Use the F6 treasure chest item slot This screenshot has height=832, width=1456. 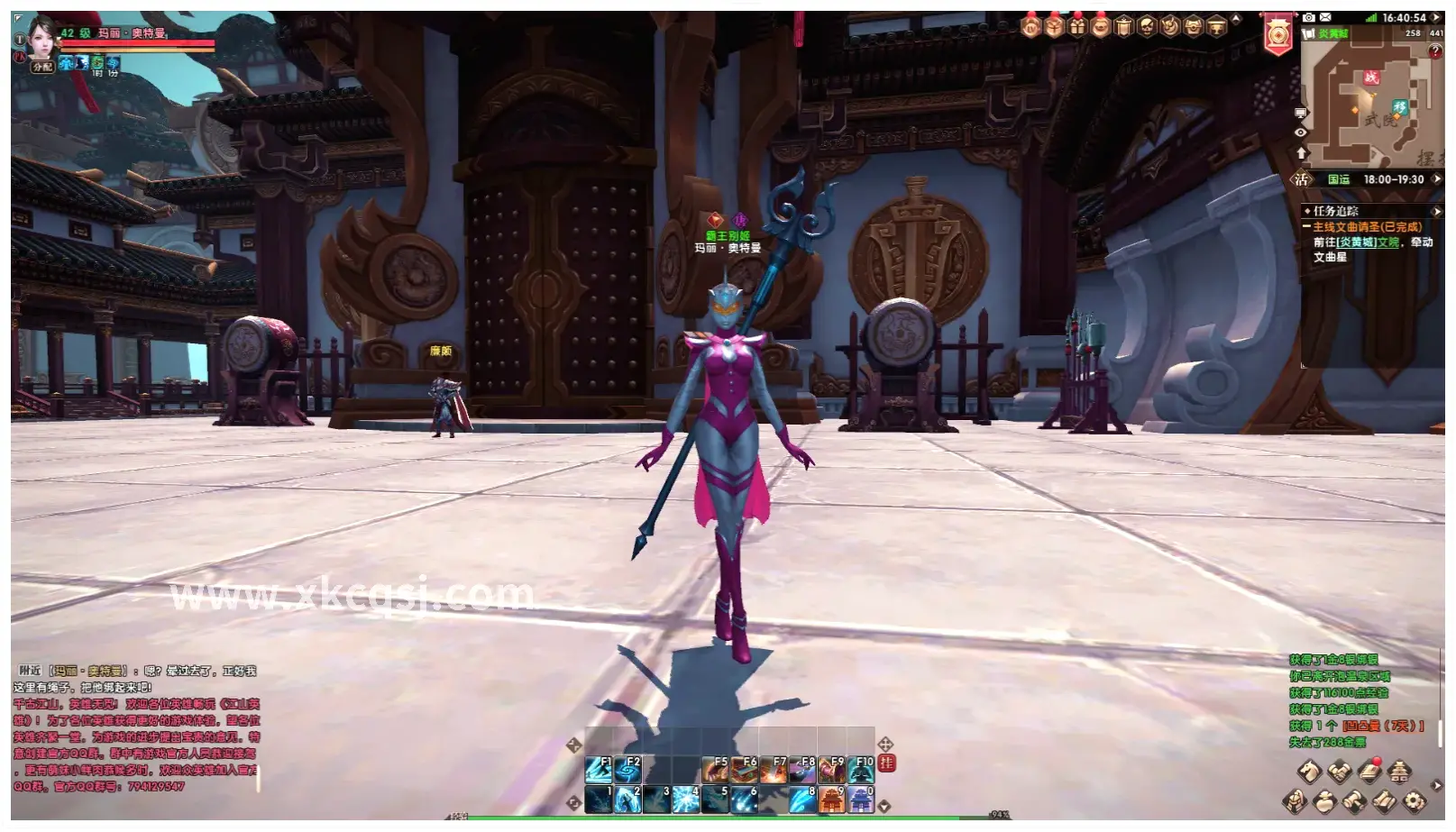tap(744, 769)
